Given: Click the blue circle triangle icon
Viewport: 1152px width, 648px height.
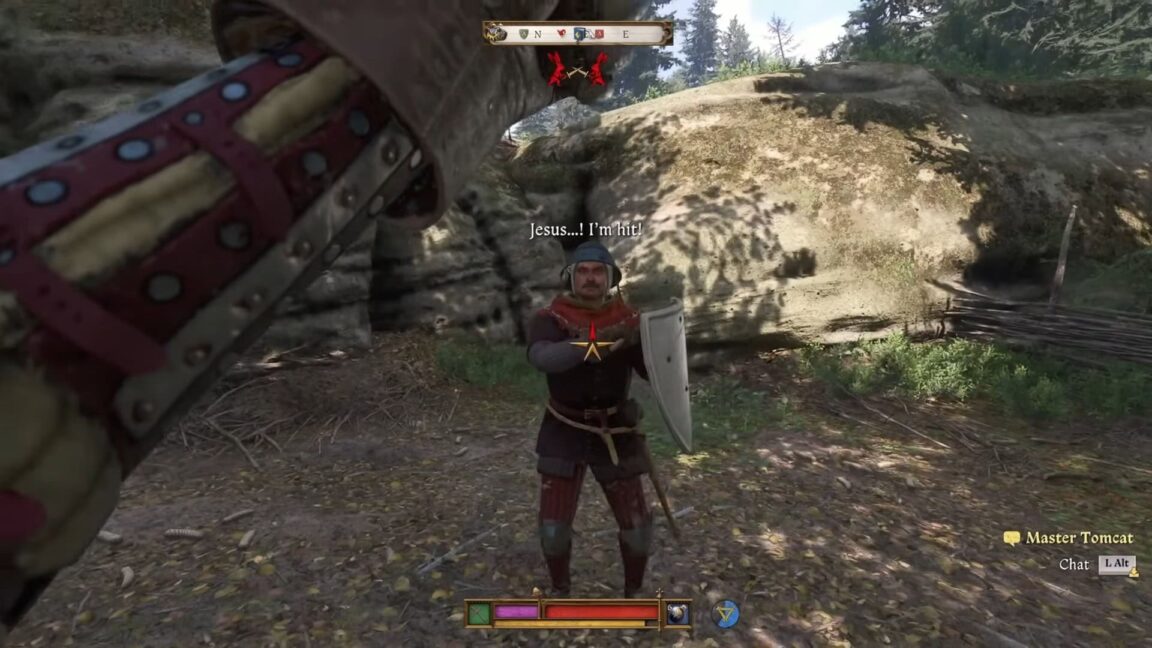Looking at the screenshot, I should [726, 613].
